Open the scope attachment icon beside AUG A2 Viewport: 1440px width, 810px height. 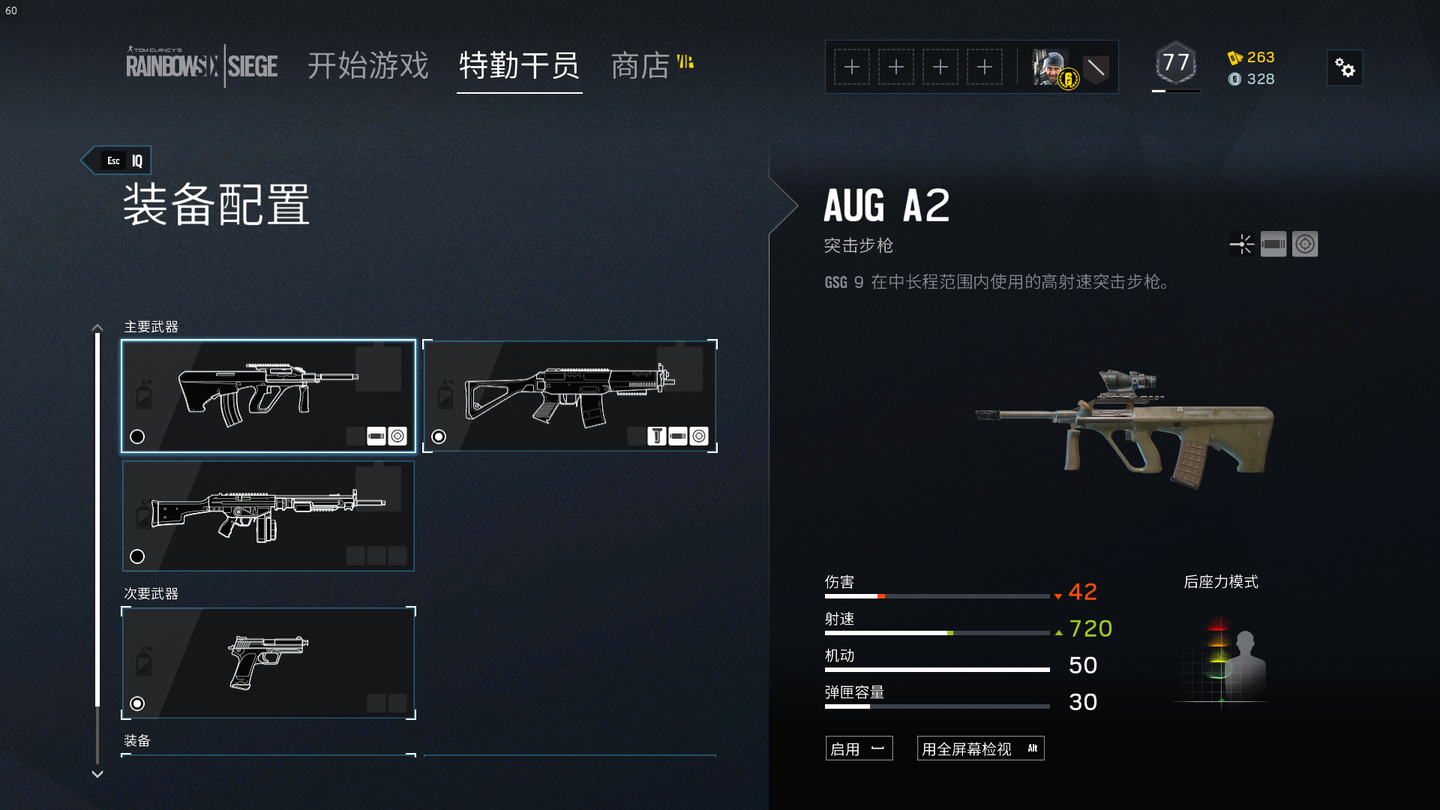[x=1304, y=243]
